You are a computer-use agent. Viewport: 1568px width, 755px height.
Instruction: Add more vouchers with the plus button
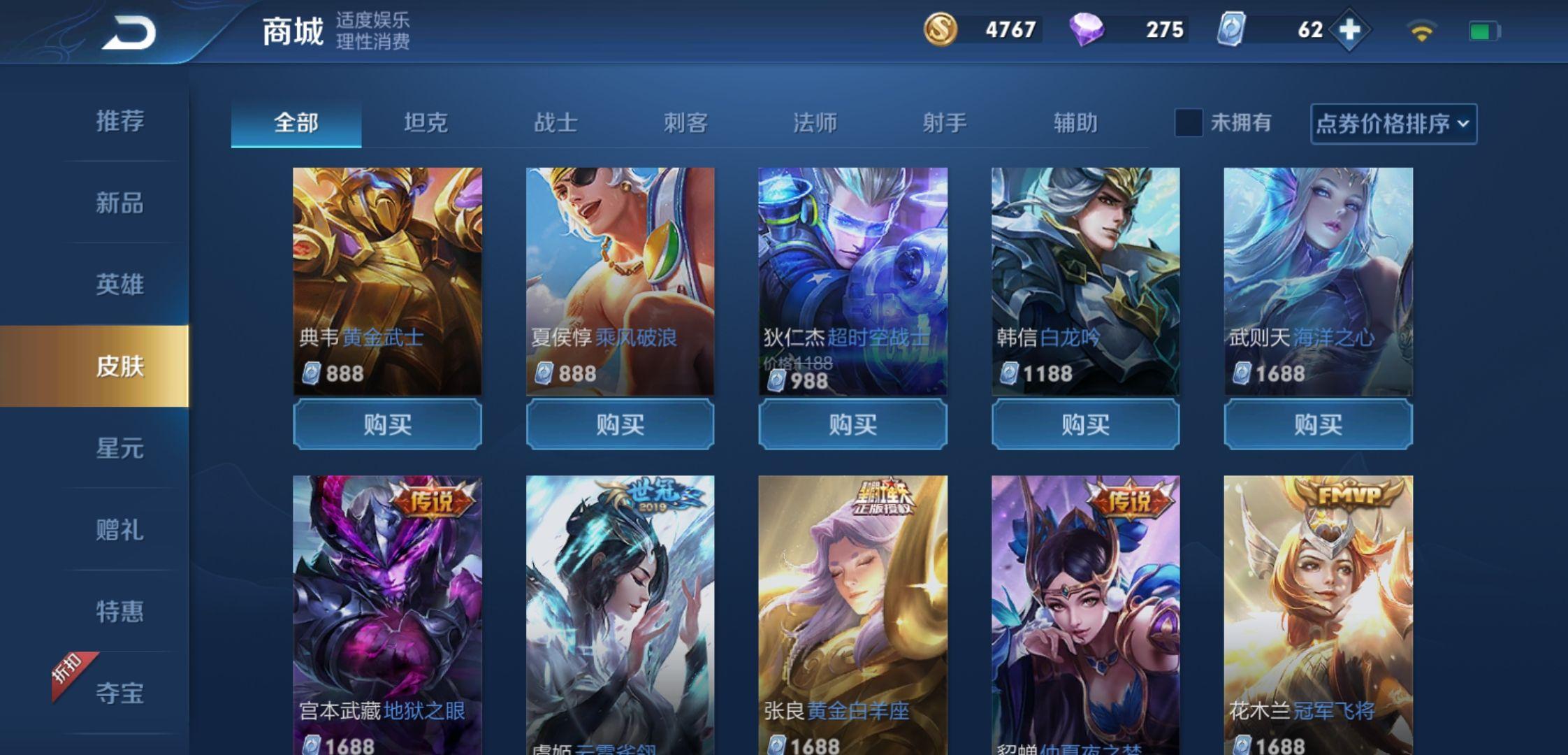click(x=1349, y=30)
